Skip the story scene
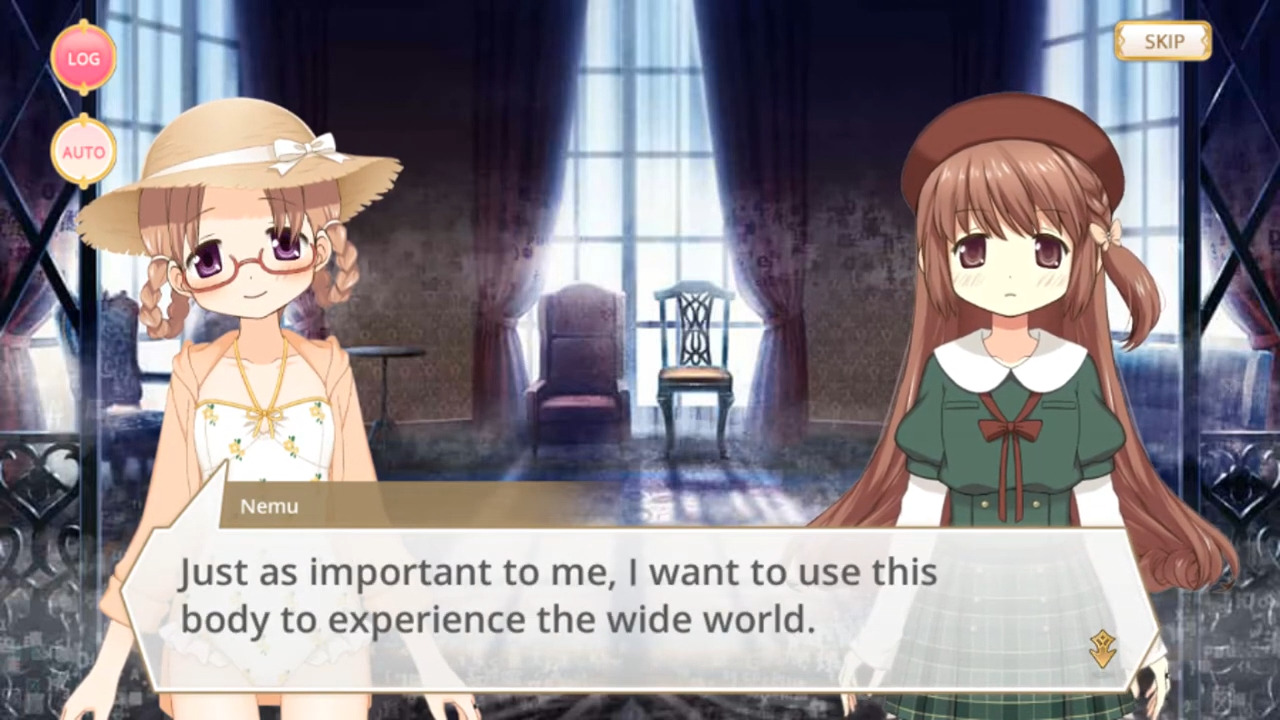Image resolution: width=1280 pixels, height=720 pixels. coord(1163,41)
